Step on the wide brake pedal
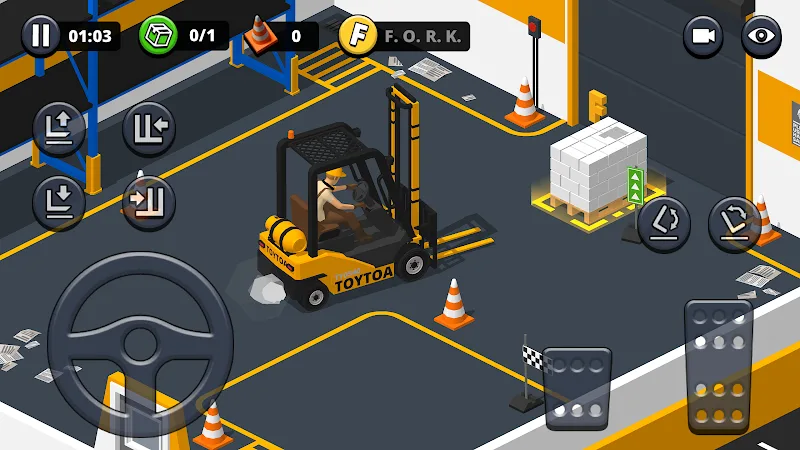 coord(578,388)
